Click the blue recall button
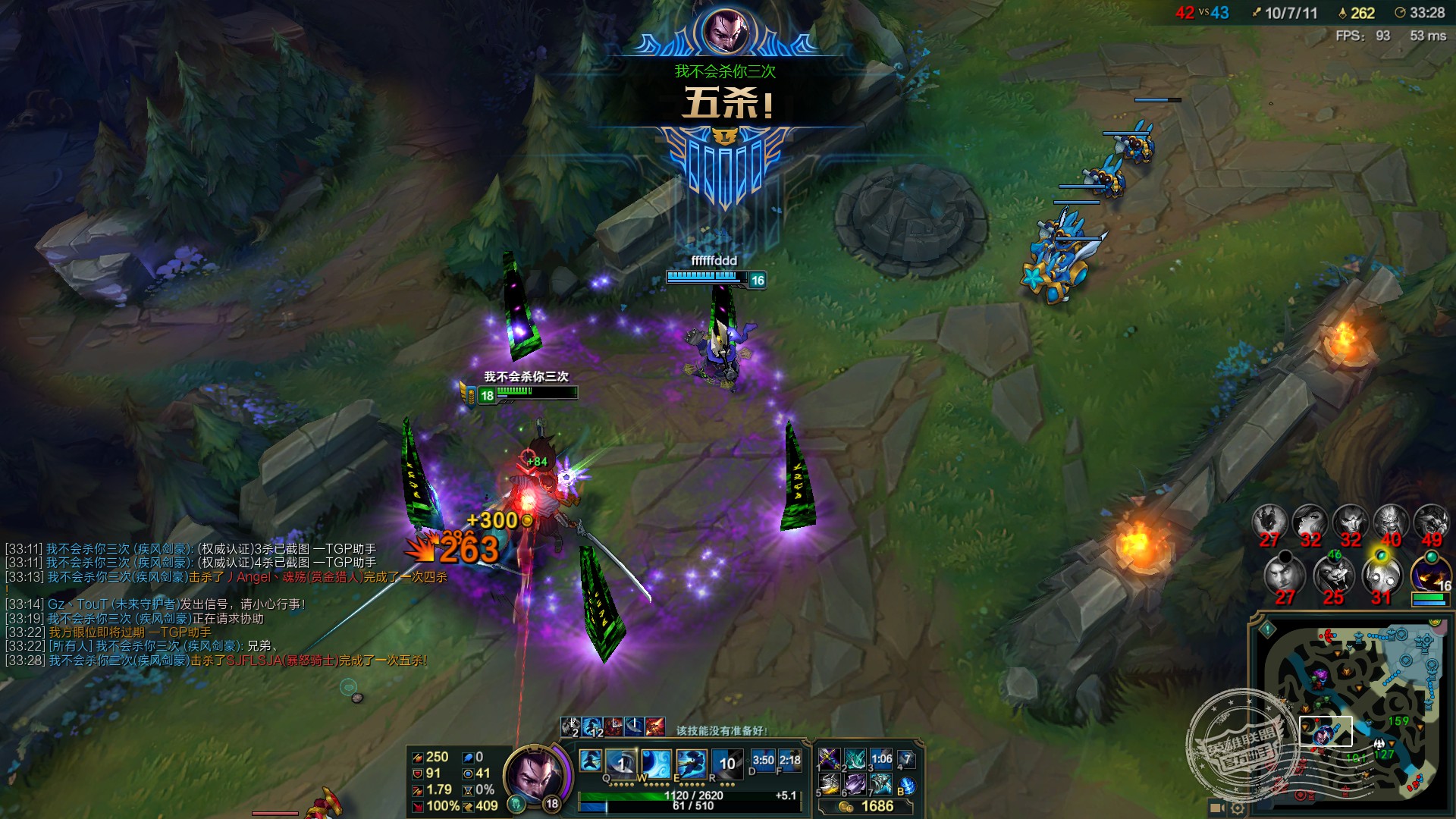 906,786
